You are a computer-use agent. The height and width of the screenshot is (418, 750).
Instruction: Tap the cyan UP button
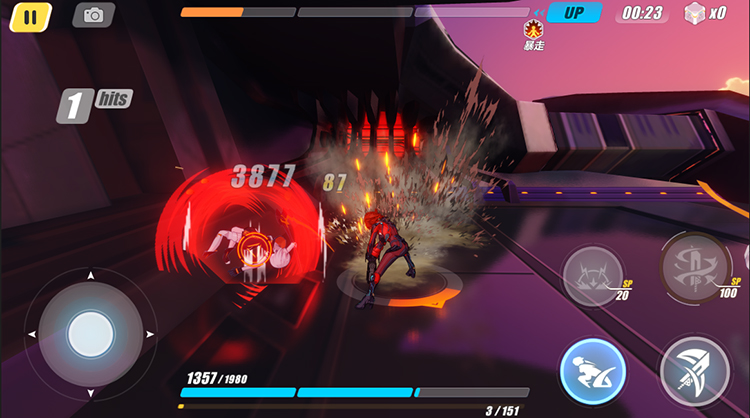(x=574, y=13)
